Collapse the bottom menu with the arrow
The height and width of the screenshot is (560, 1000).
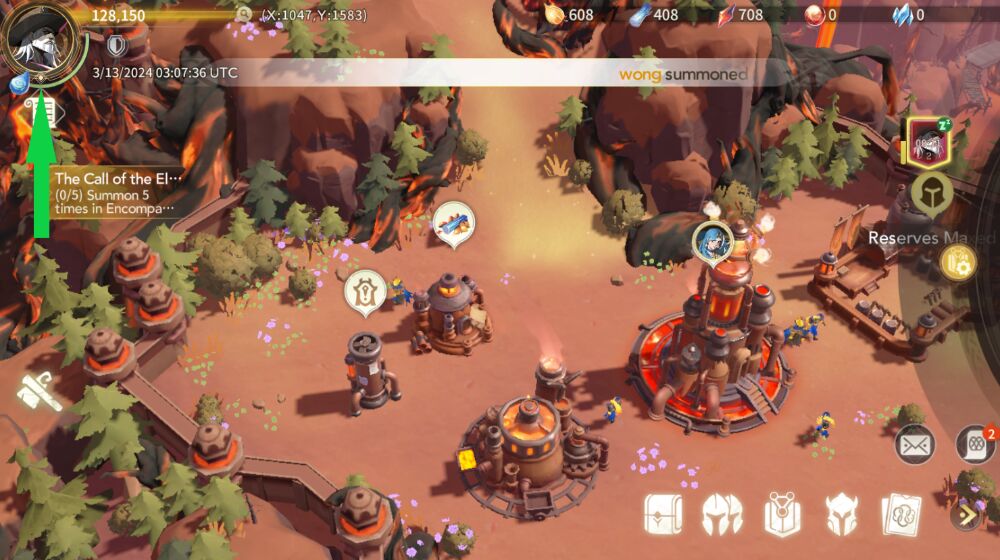point(966,515)
